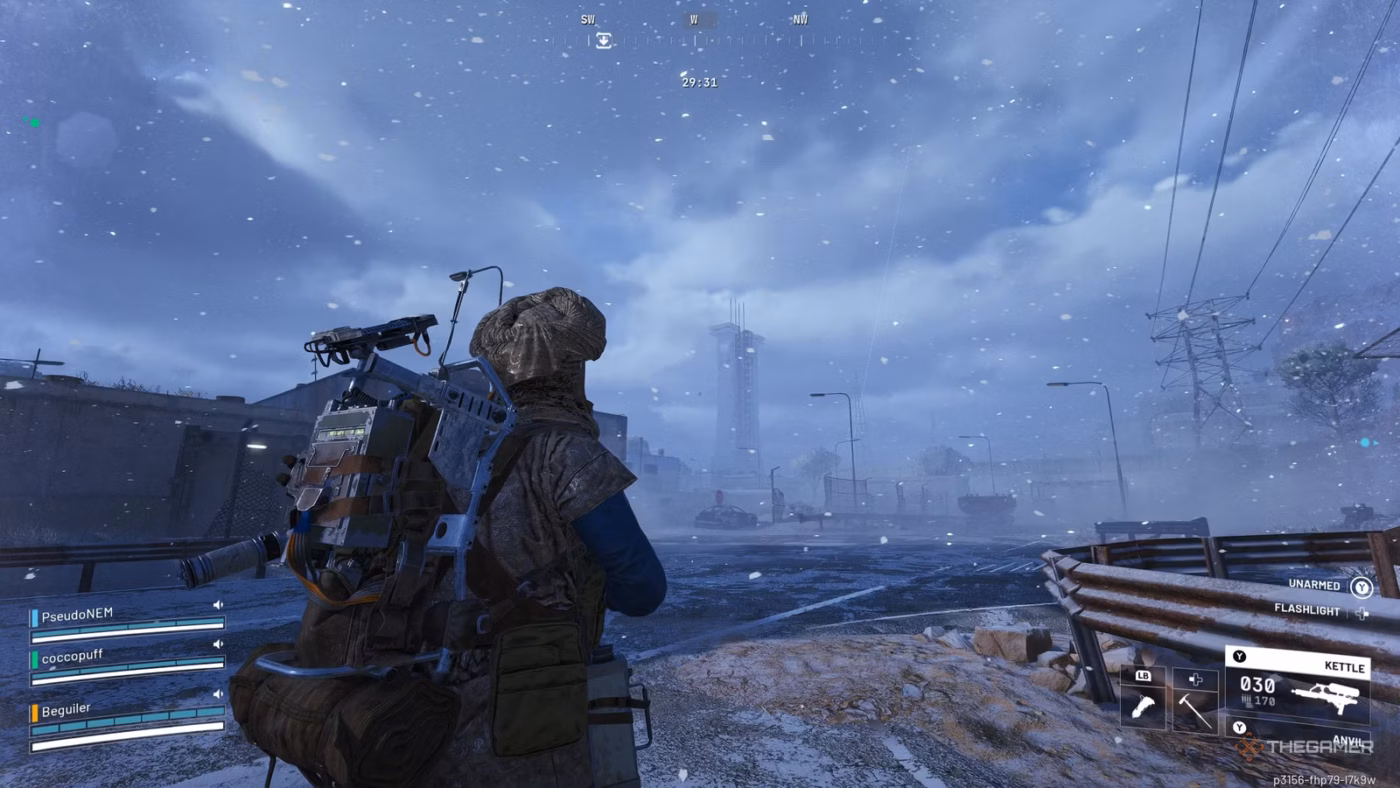The height and width of the screenshot is (788, 1400).
Task: Click the Y prompt next to Anvil
Action: pyautogui.click(x=1239, y=728)
